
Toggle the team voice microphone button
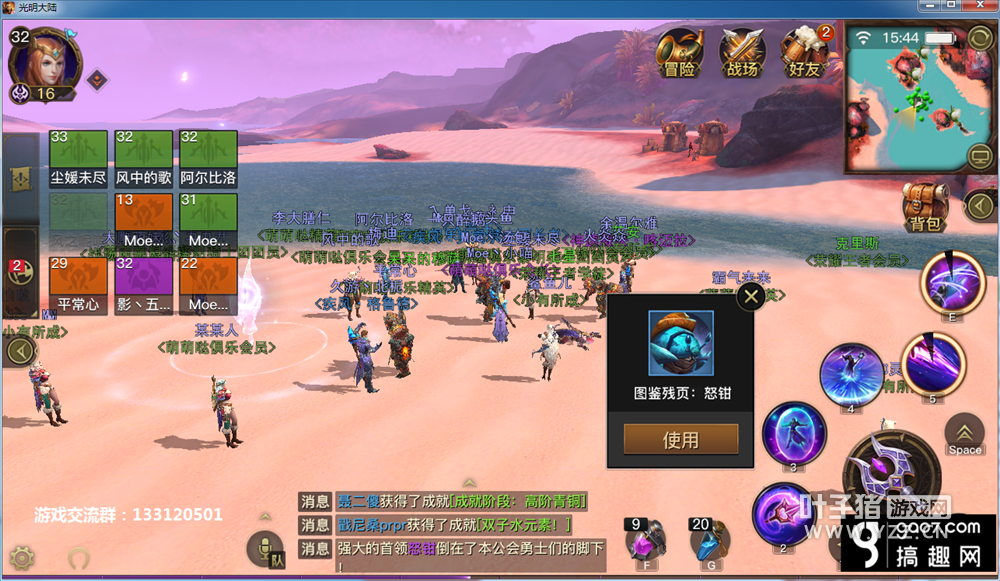click(265, 549)
